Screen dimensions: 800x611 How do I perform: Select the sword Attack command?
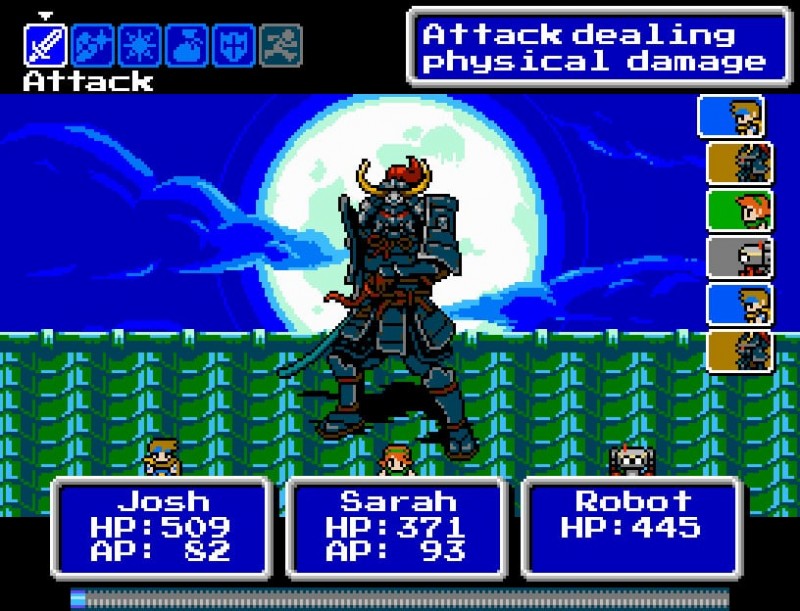(45, 45)
